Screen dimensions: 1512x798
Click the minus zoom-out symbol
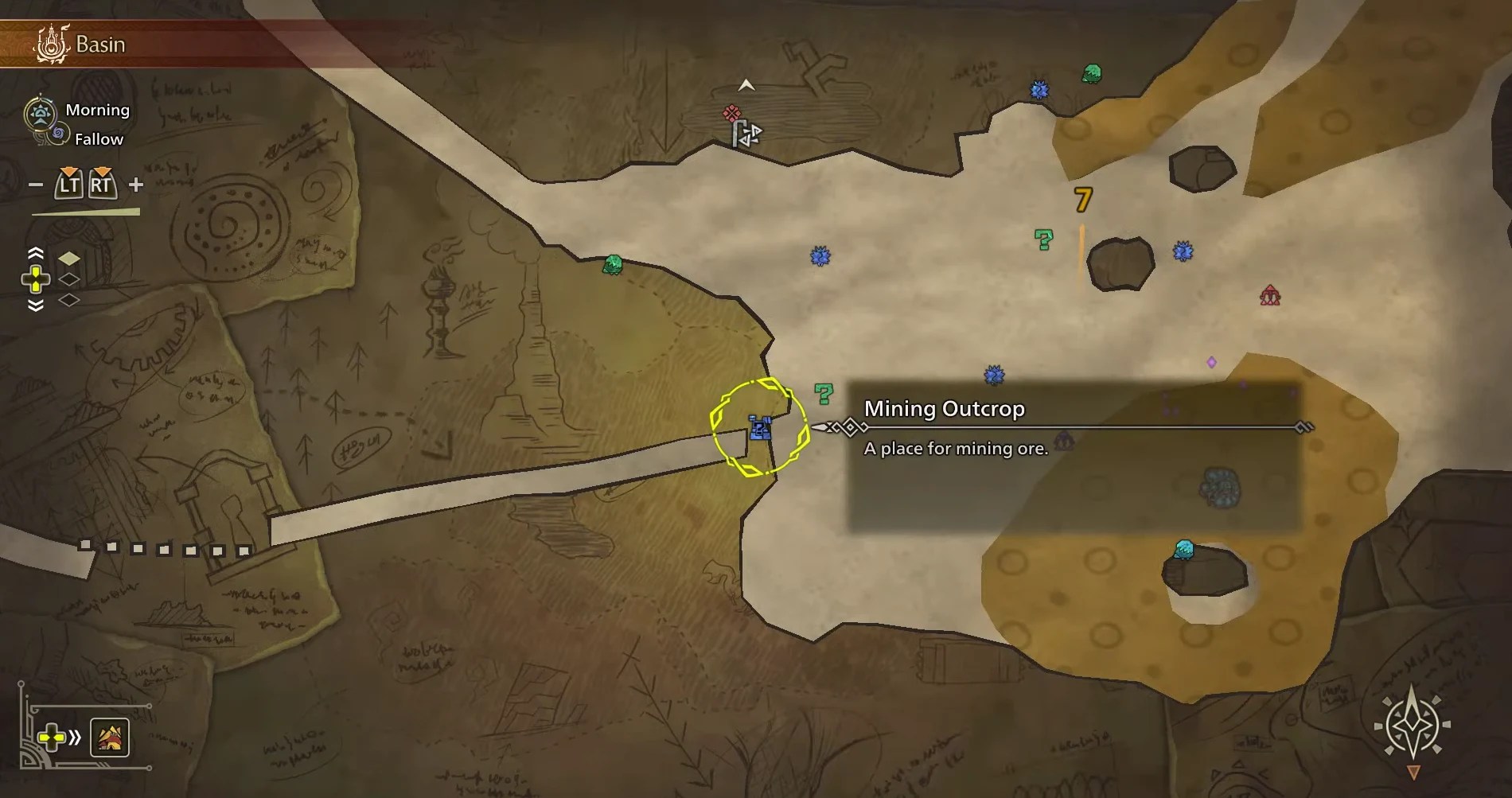pyautogui.click(x=36, y=185)
